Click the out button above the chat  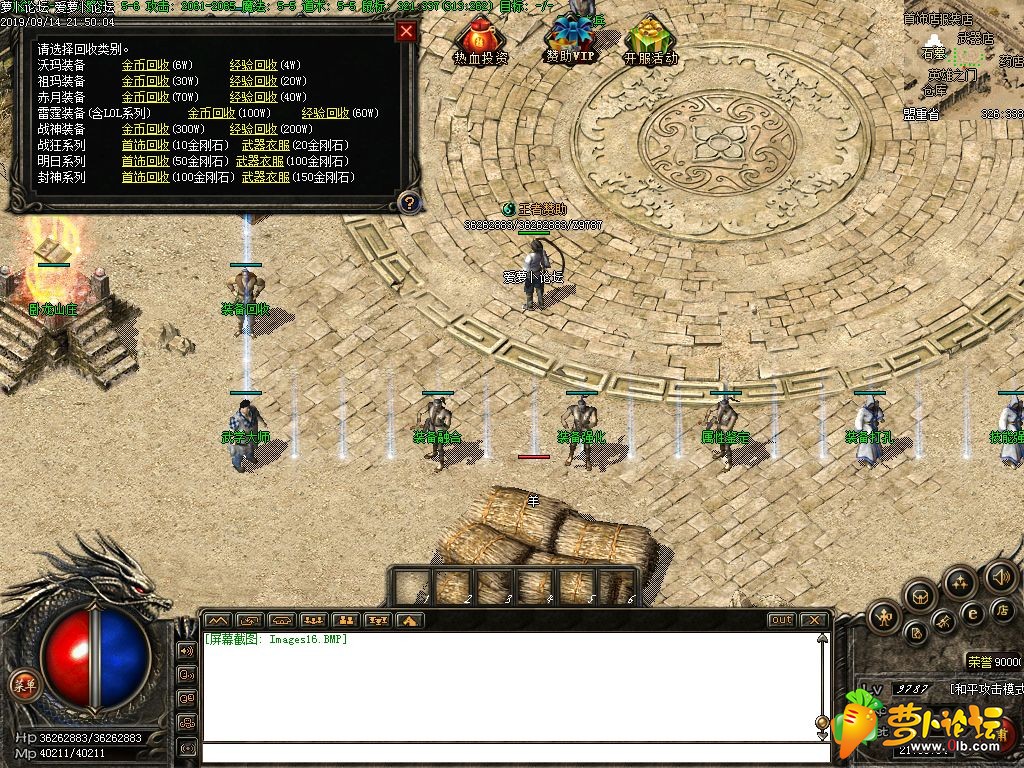click(x=781, y=620)
